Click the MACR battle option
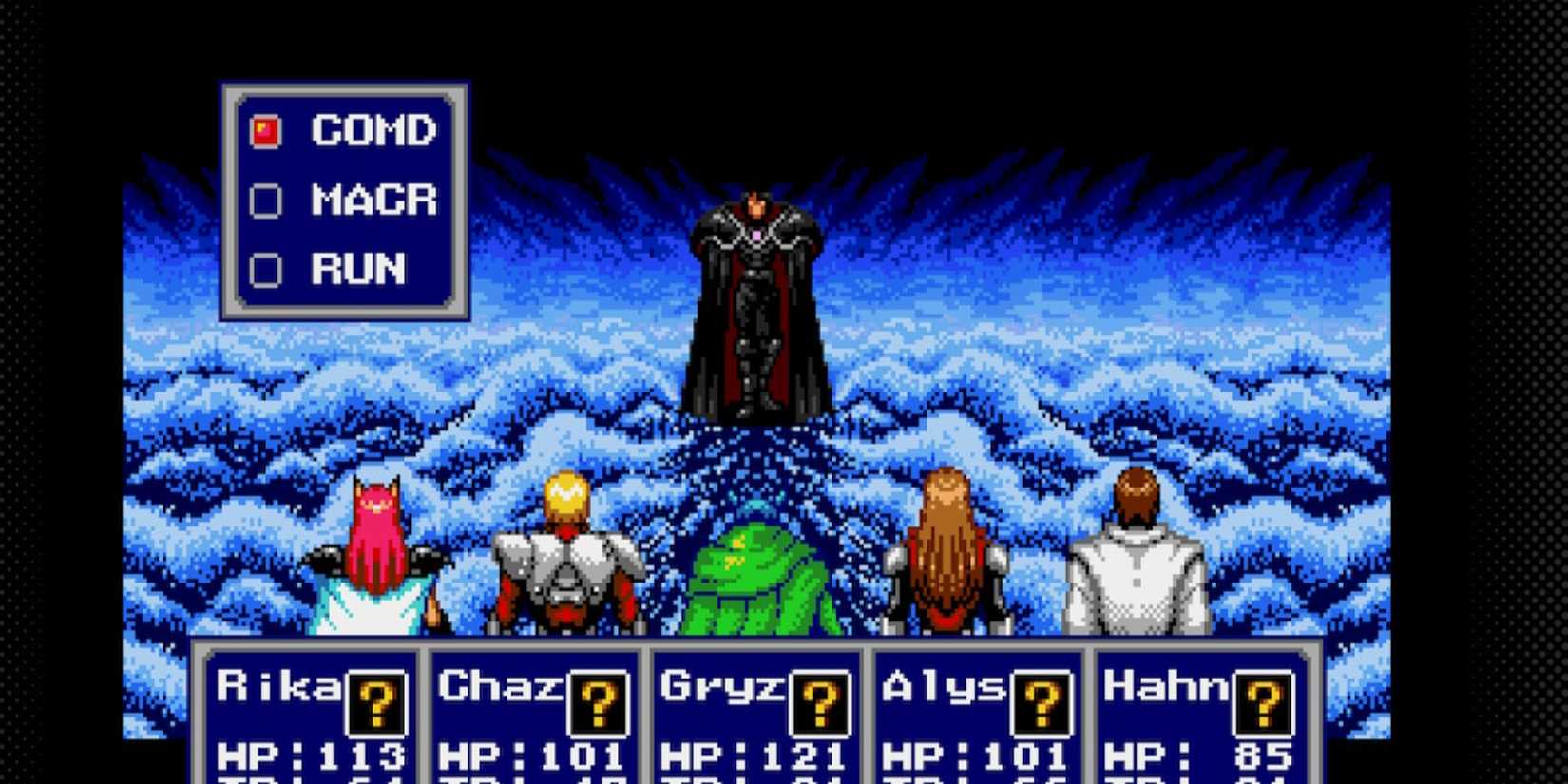 click(373, 201)
